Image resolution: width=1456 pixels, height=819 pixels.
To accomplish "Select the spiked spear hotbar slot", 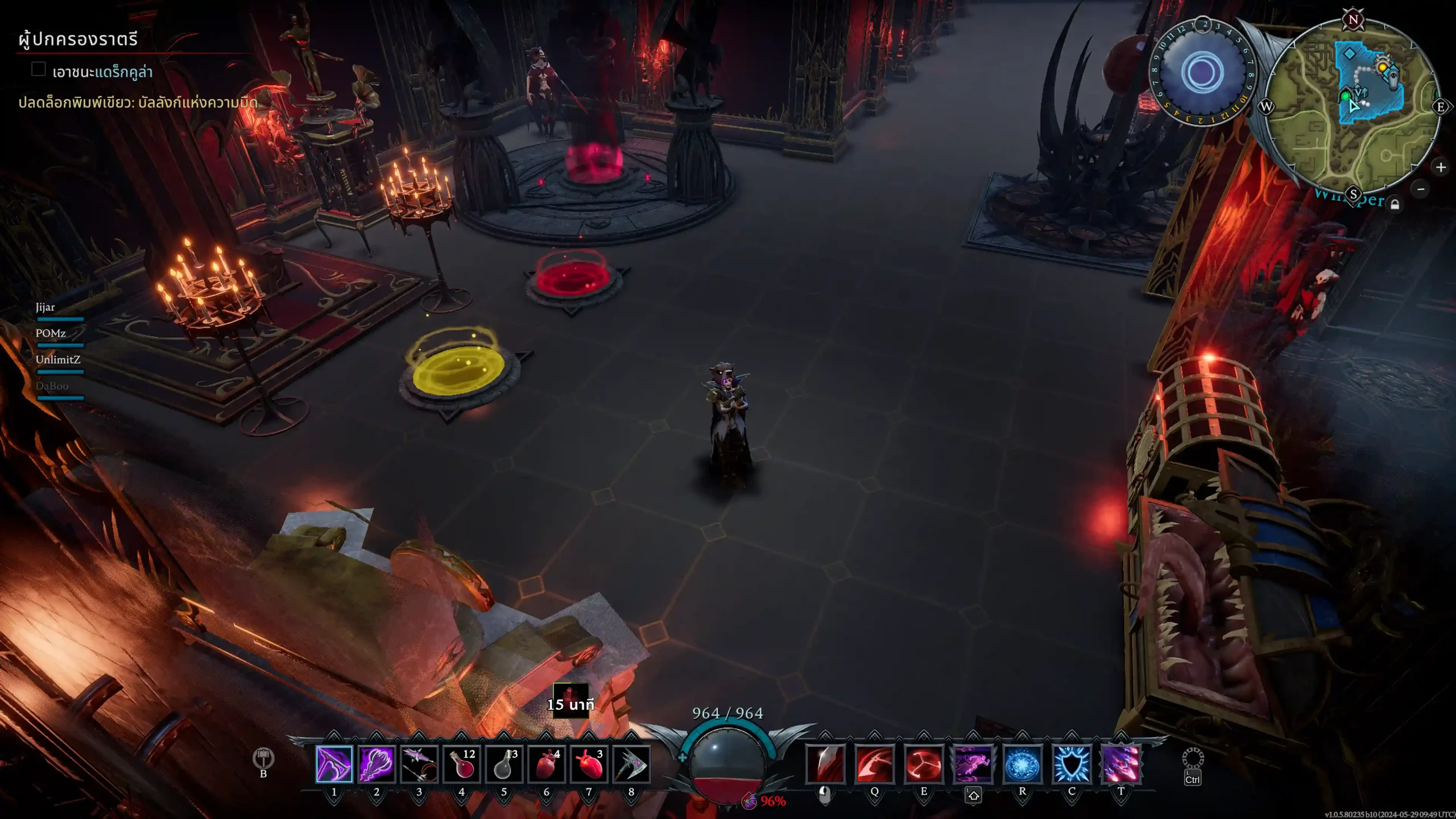I will [x=419, y=763].
